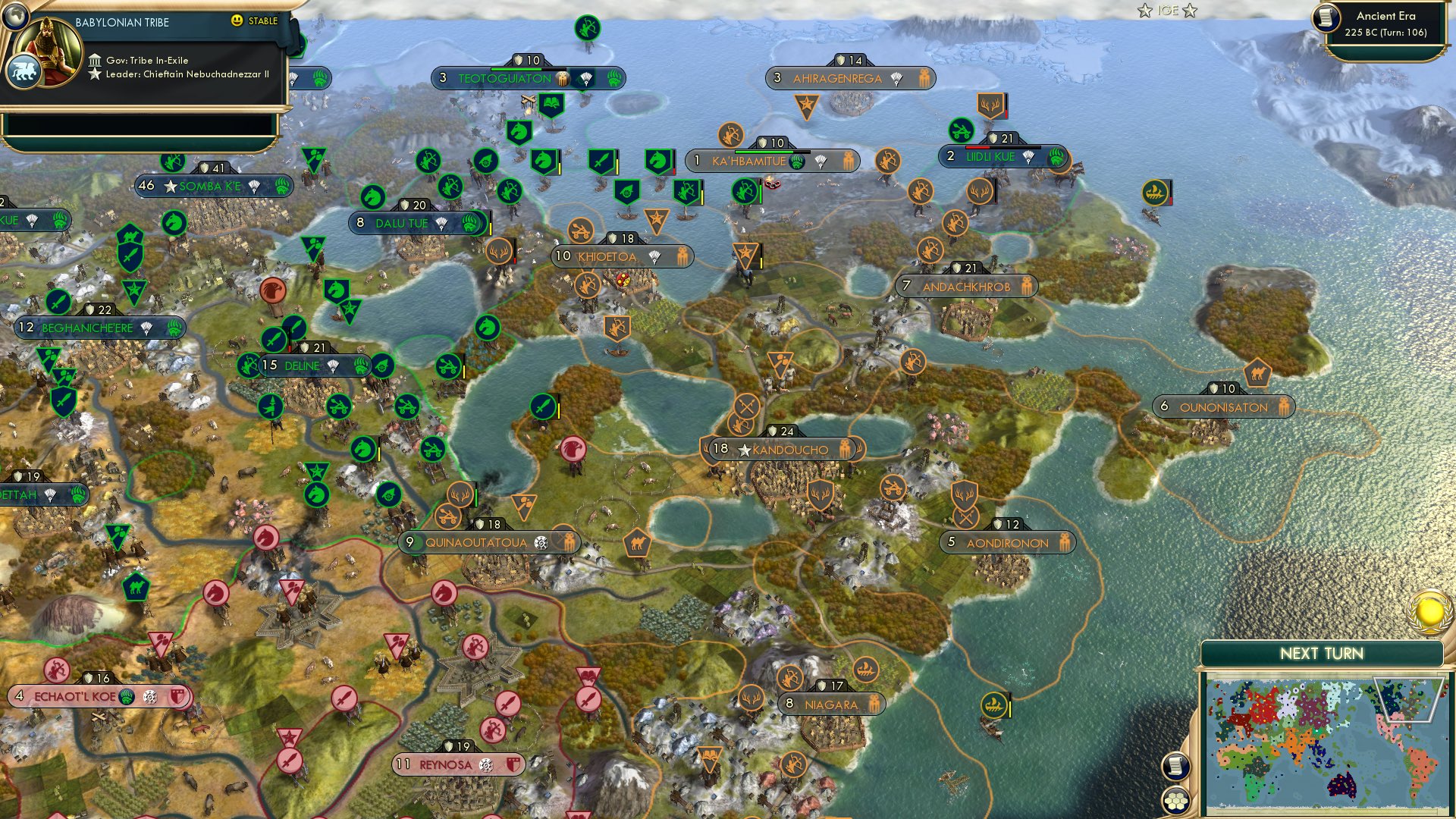Select the orange trireme ship near Niagara

tap(993, 703)
